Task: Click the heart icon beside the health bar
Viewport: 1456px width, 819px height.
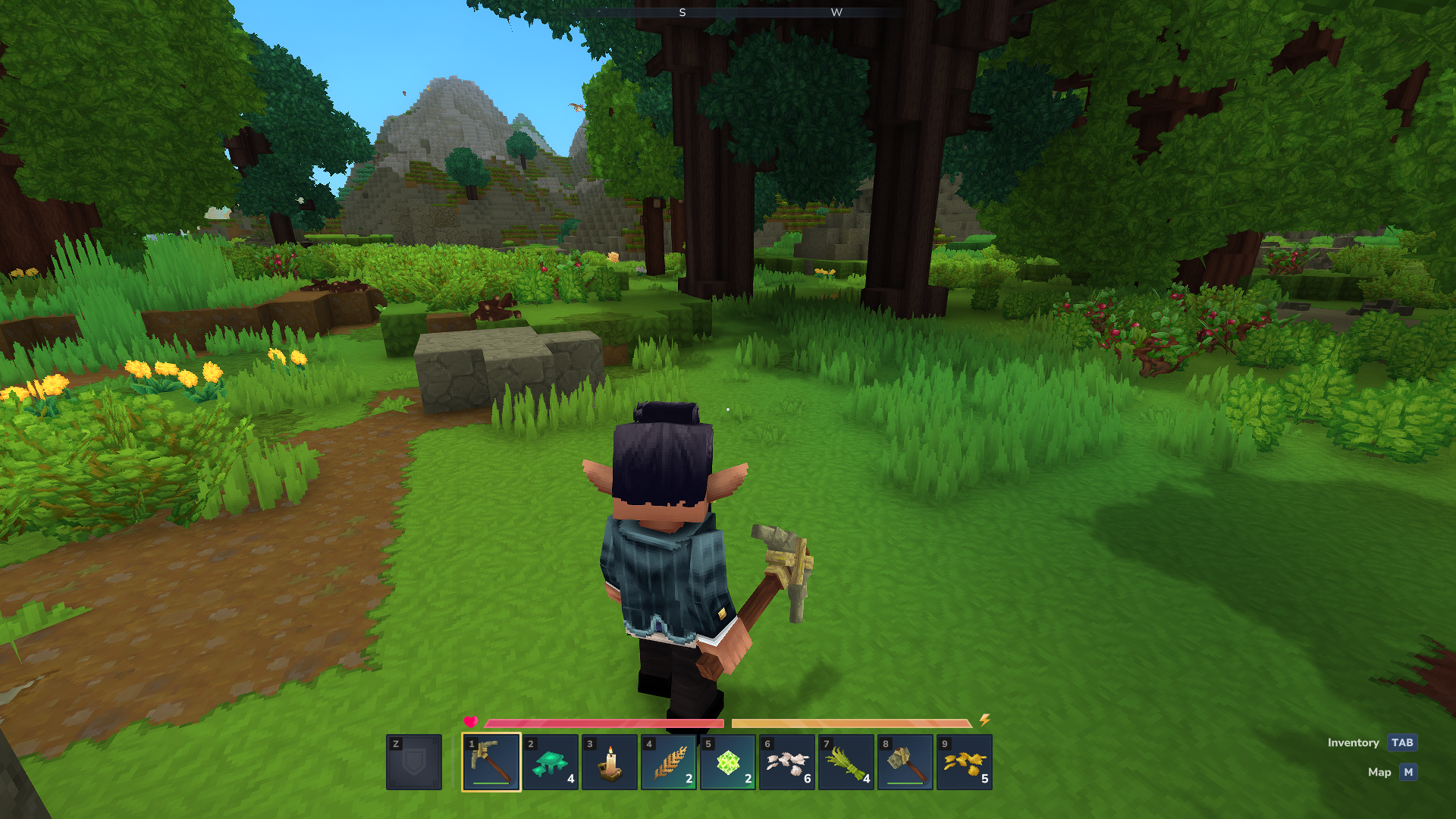Action: pyautogui.click(x=471, y=723)
